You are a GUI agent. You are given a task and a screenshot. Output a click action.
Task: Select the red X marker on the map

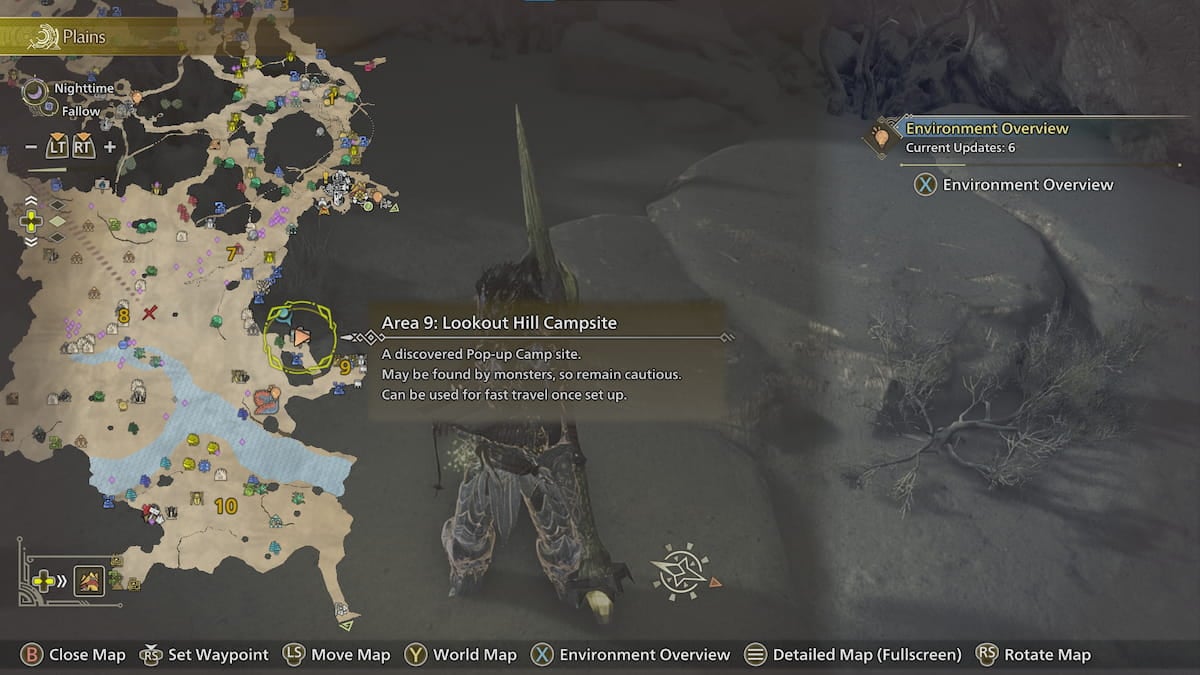[150, 314]
